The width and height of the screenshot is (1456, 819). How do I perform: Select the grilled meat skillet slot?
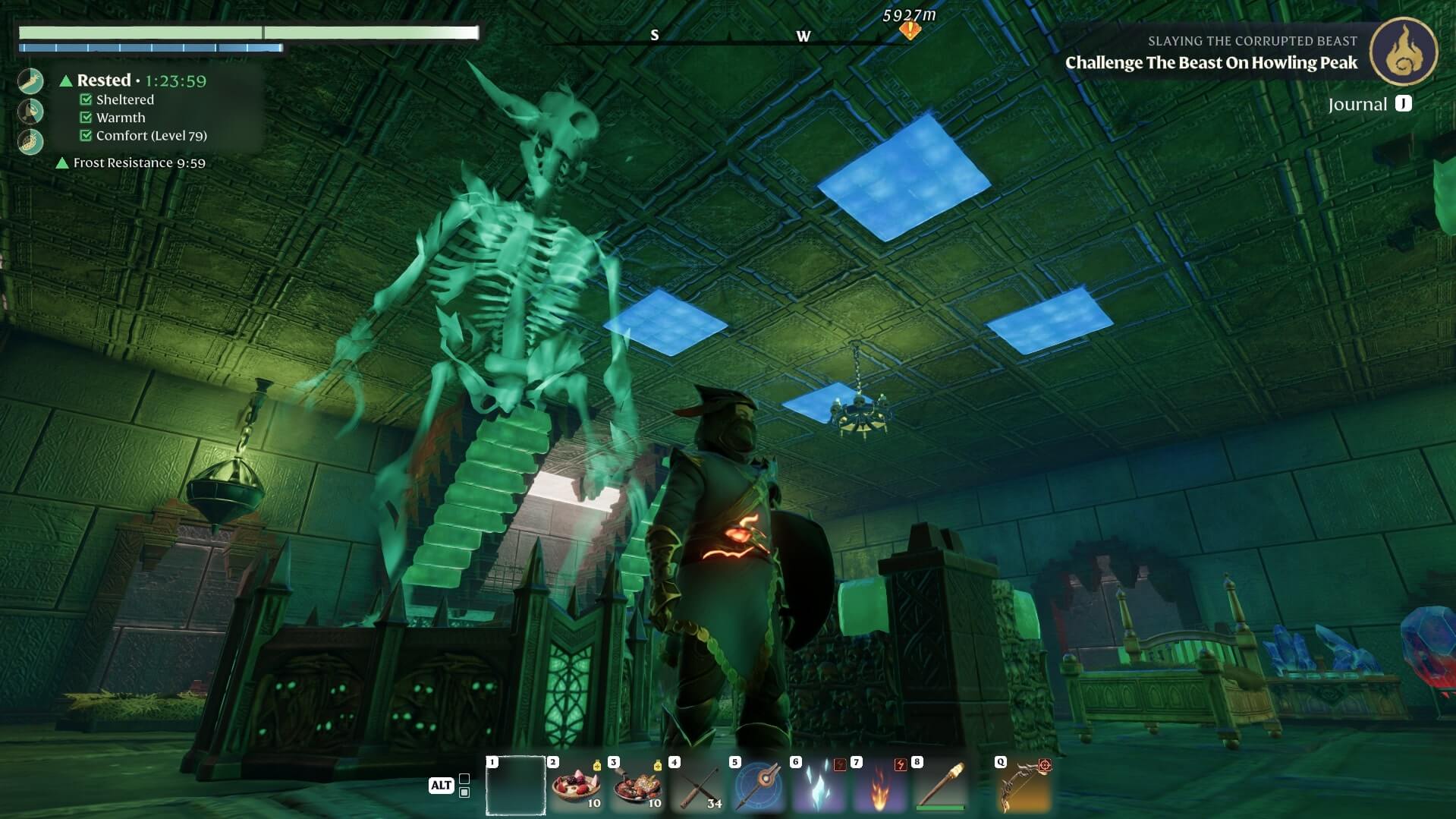[637, 785]
